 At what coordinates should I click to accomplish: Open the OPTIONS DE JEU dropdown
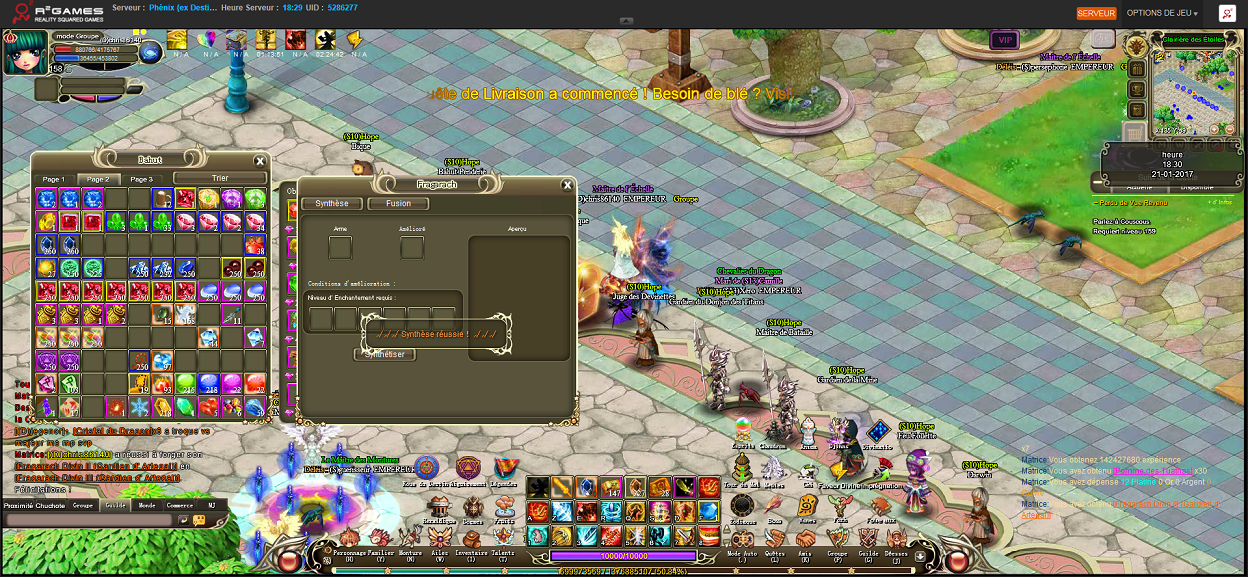click(x=1162, y=13)
